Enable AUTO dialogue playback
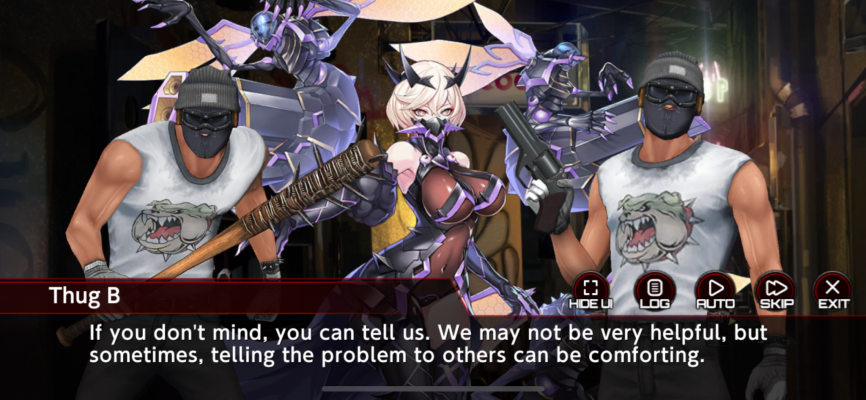The height and width of the screenshot is (400, 866). (714, 290)
